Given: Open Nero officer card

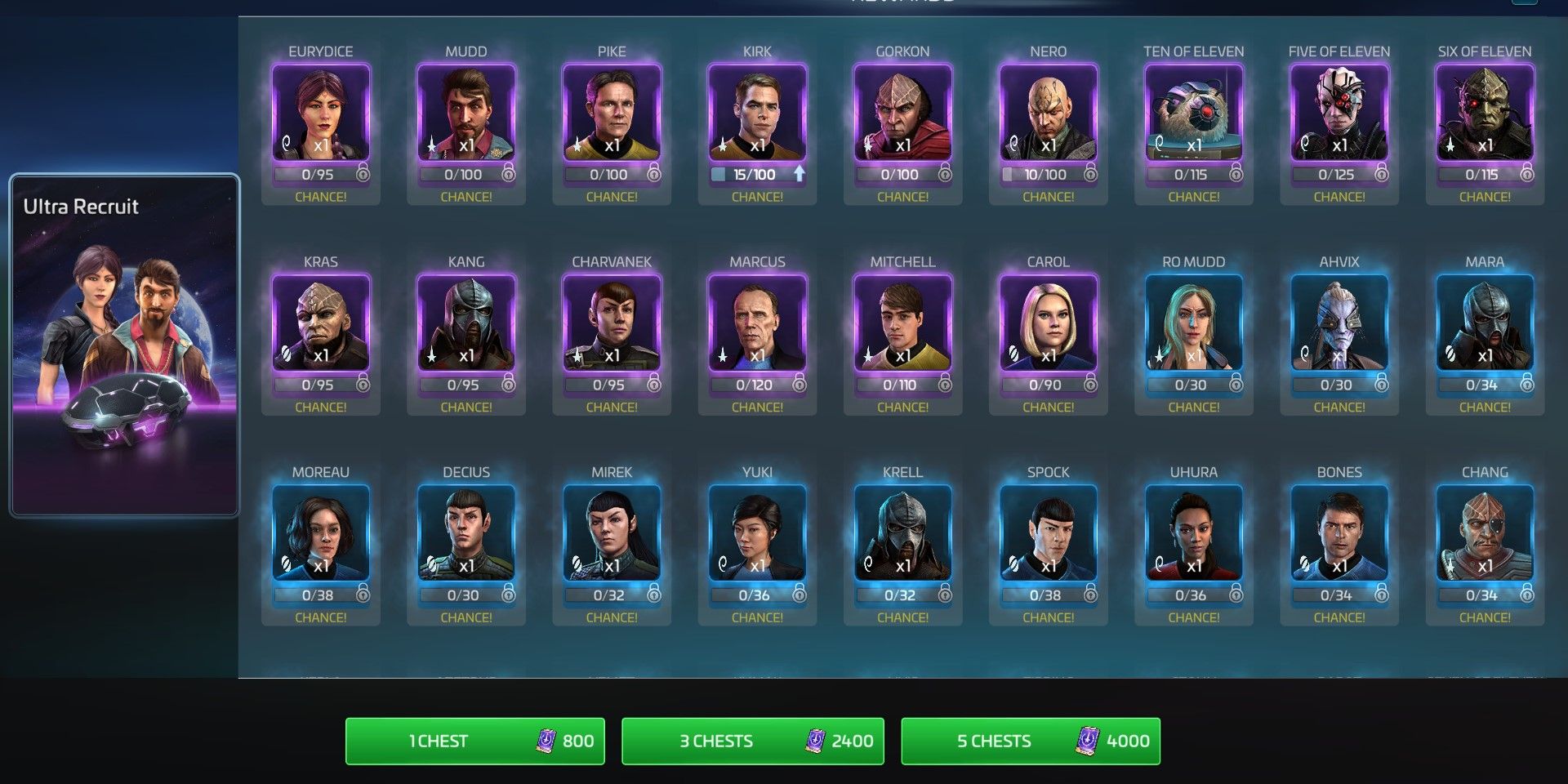Looking at the screenshot, I should pos(1048,113).
